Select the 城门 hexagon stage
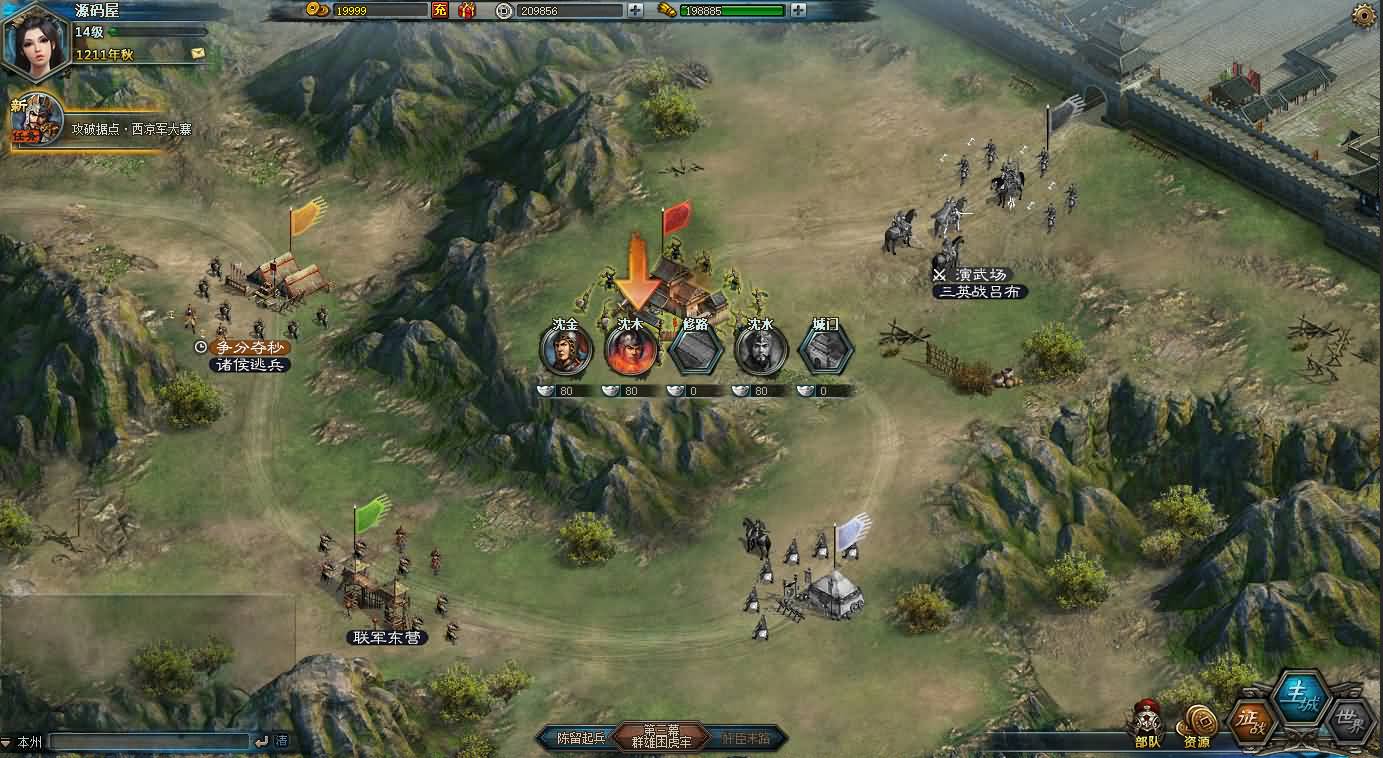The width and height of the screenshot is (1383, 758). [x=826, y=350]
